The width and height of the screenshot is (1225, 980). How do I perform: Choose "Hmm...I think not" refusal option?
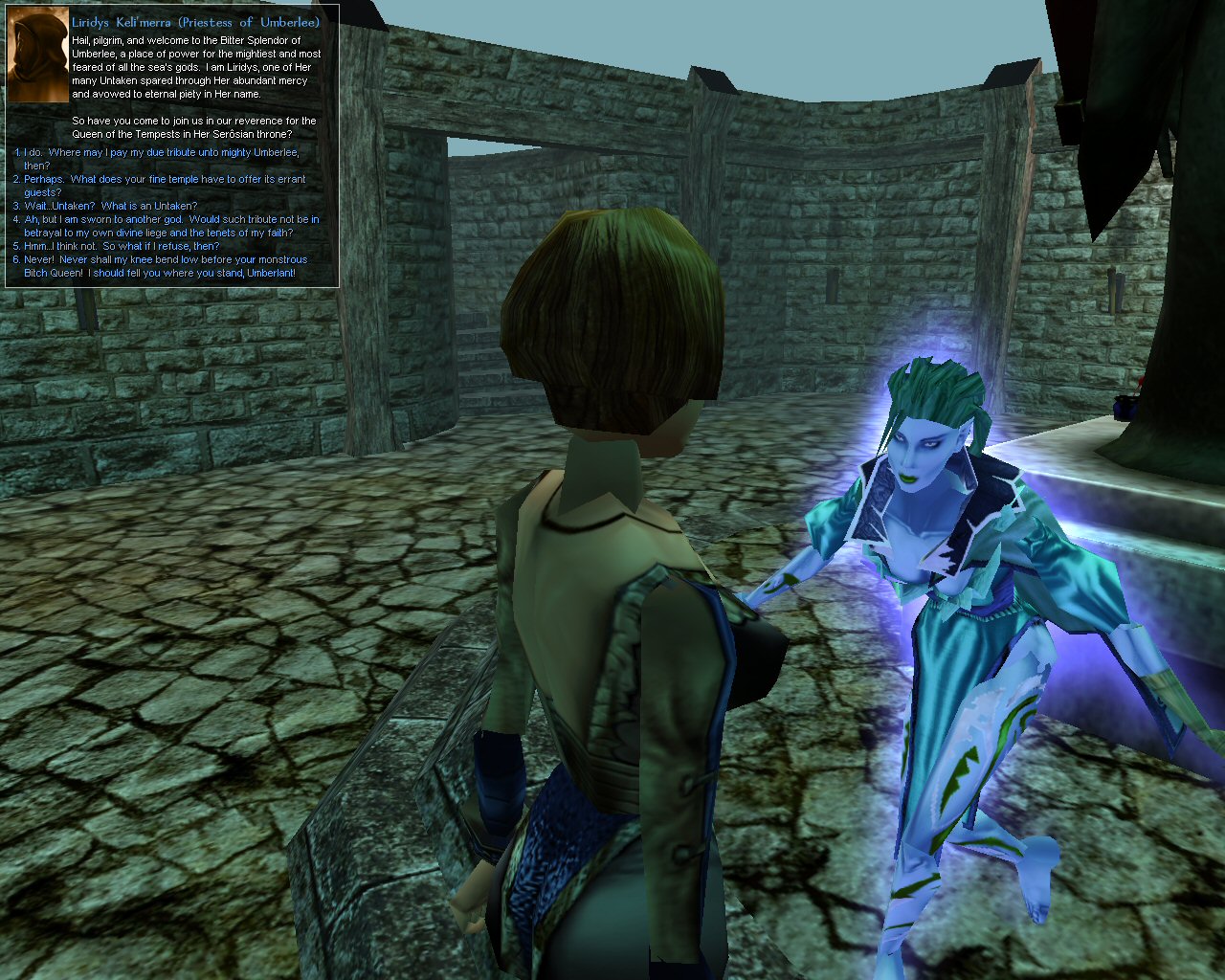tap(122, 247)
